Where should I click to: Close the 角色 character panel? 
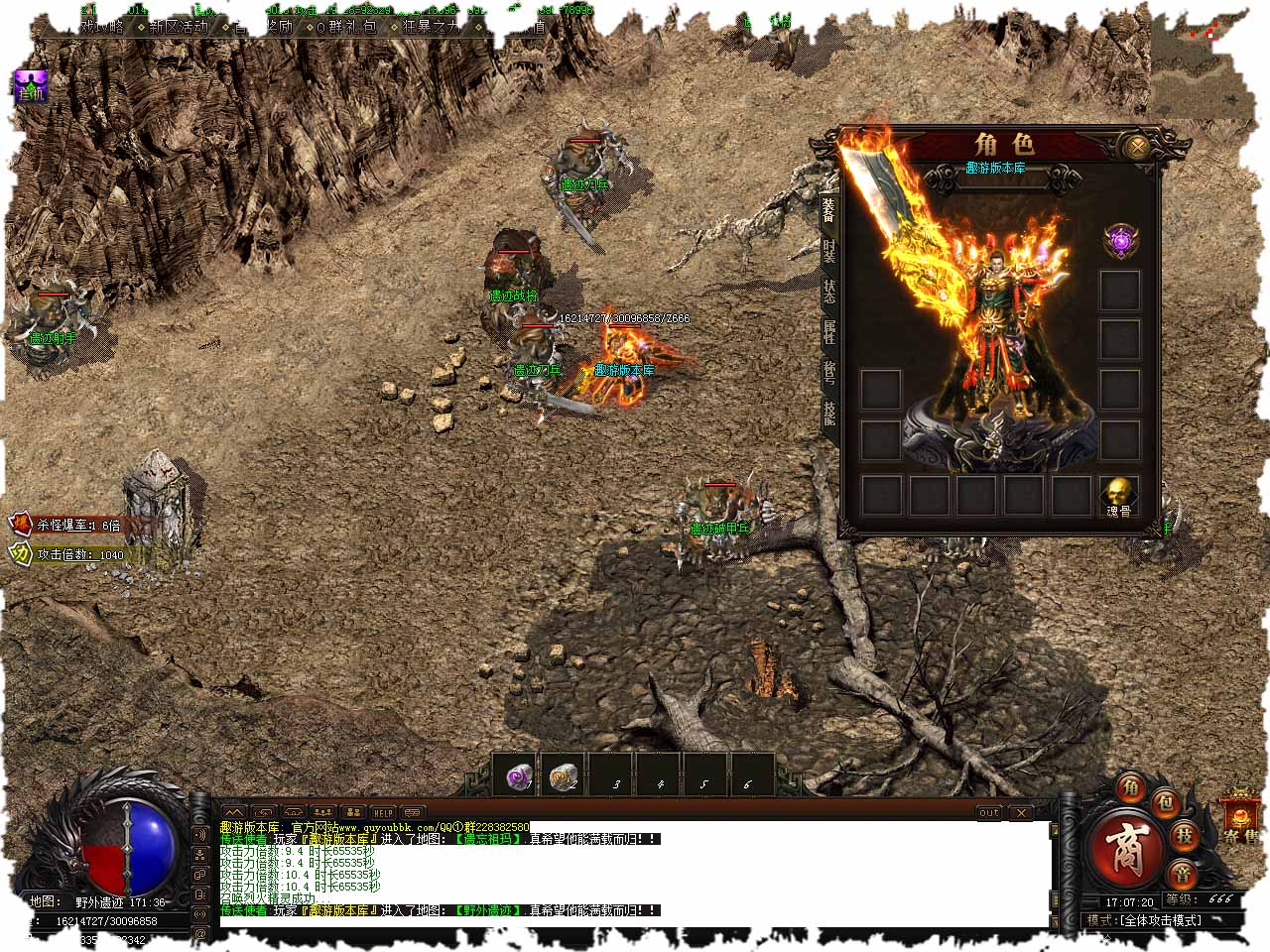(x=1138, y=147)
